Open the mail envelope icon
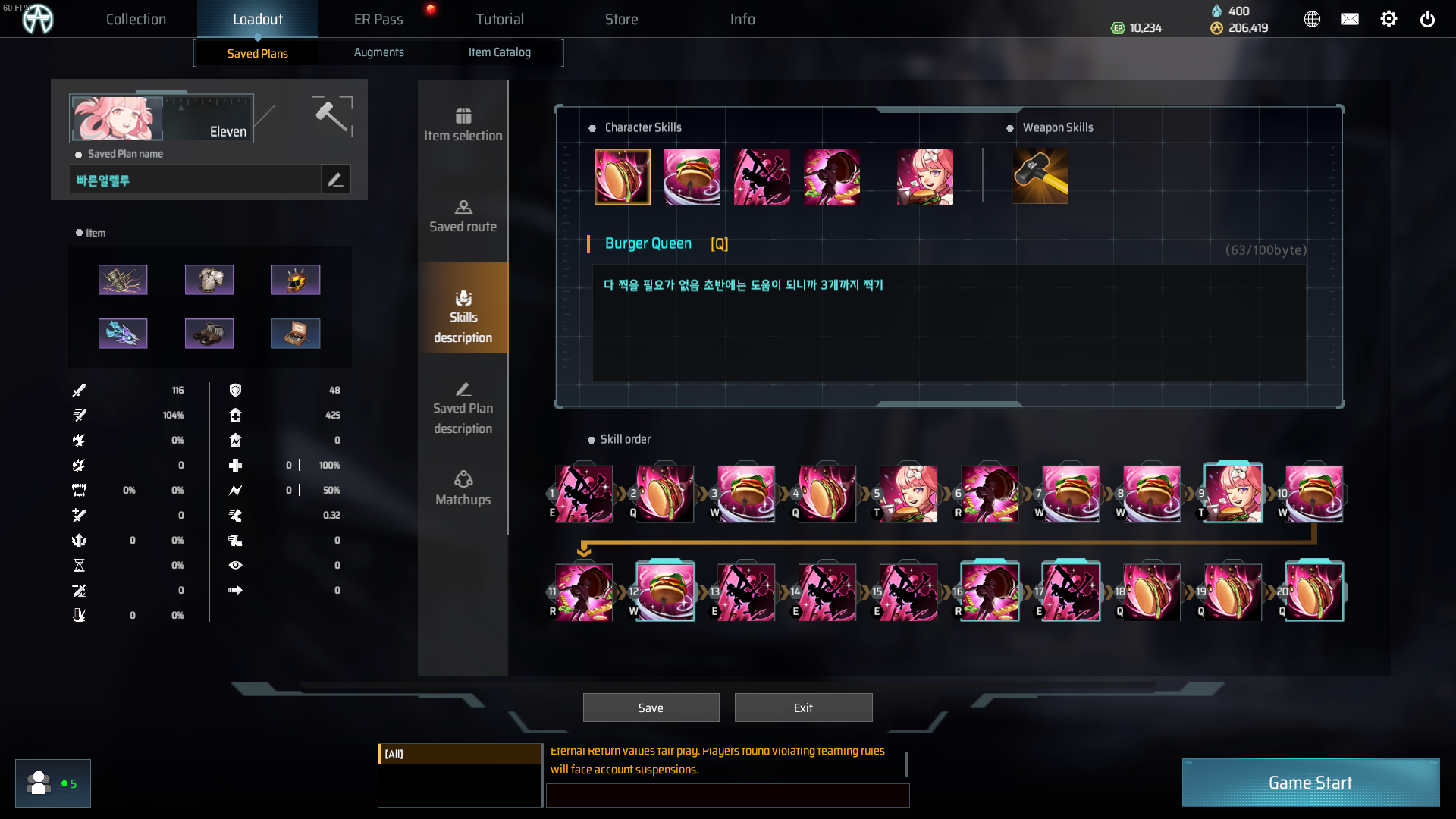Viewport: 1456px width, 819px height. [1350, 19]
